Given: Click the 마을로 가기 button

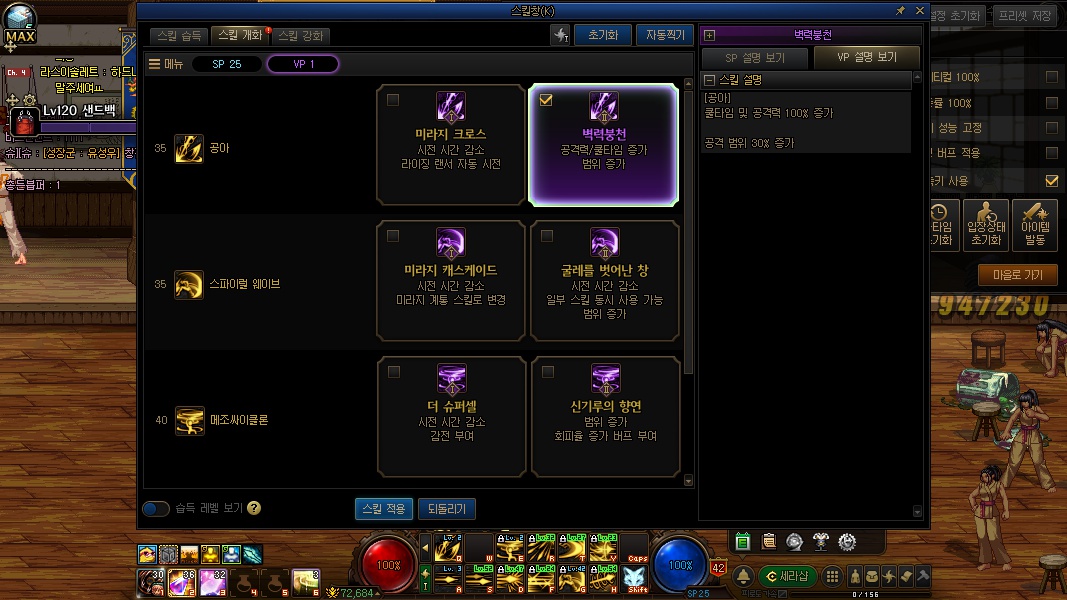Looking at the screenshot, I should click(x=1017, y=275).
